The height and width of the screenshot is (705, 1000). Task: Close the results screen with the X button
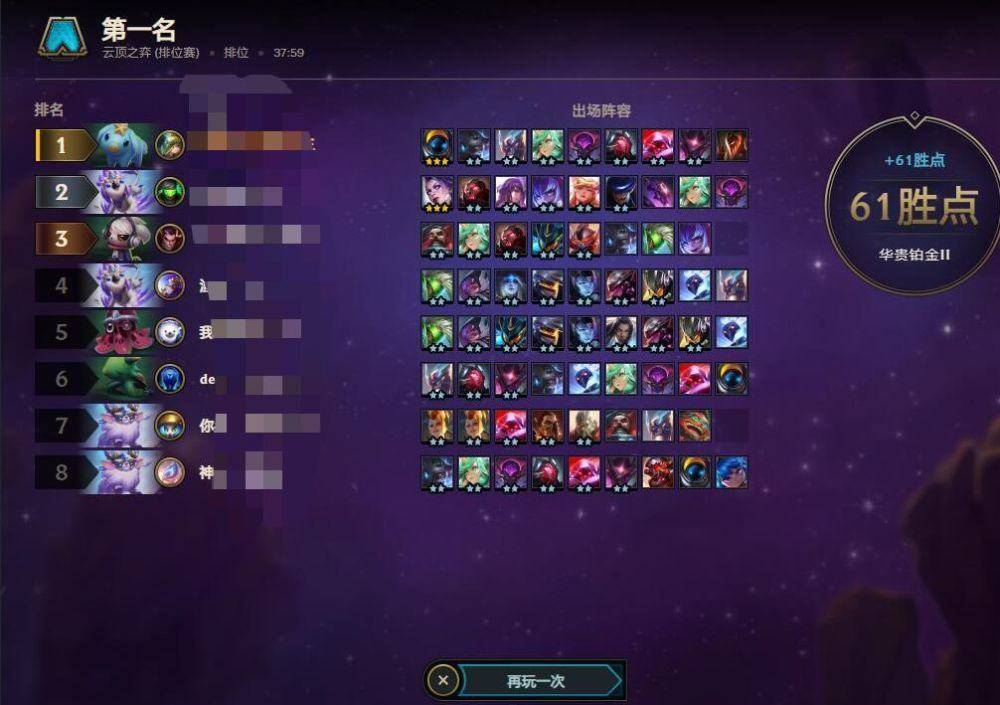(443, 681)
